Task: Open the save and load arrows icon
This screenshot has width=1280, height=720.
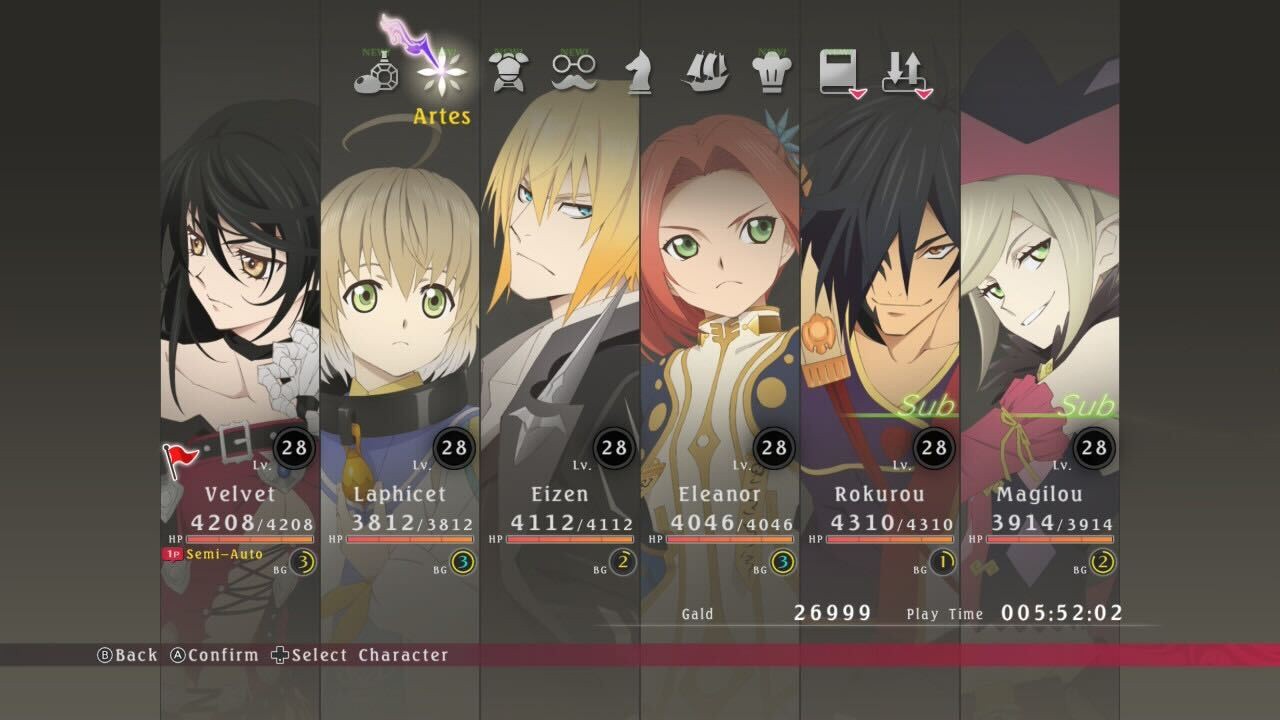Action: pos(905,72)
